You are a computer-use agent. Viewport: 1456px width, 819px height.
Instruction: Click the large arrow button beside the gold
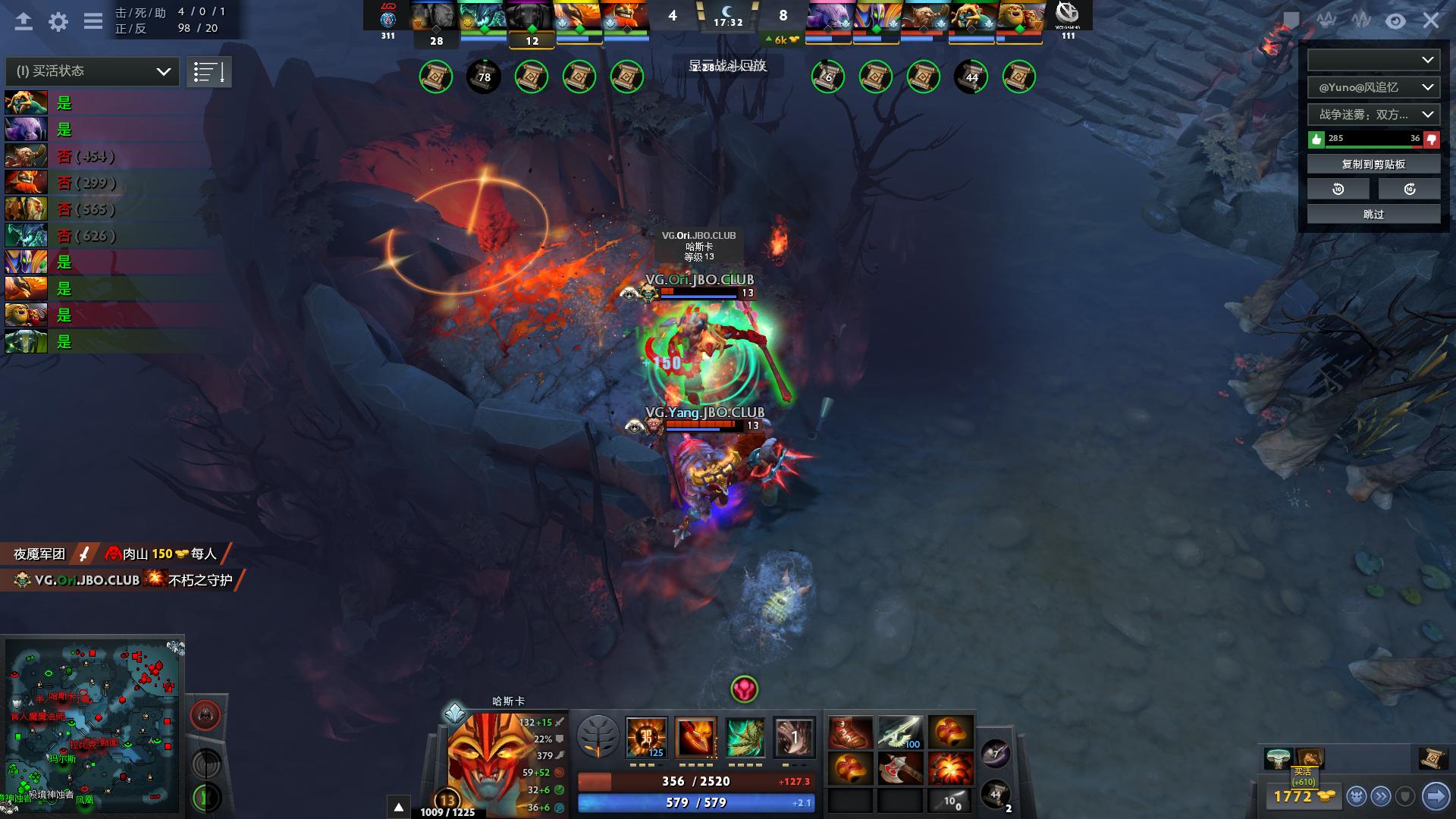click(1436, 795)
